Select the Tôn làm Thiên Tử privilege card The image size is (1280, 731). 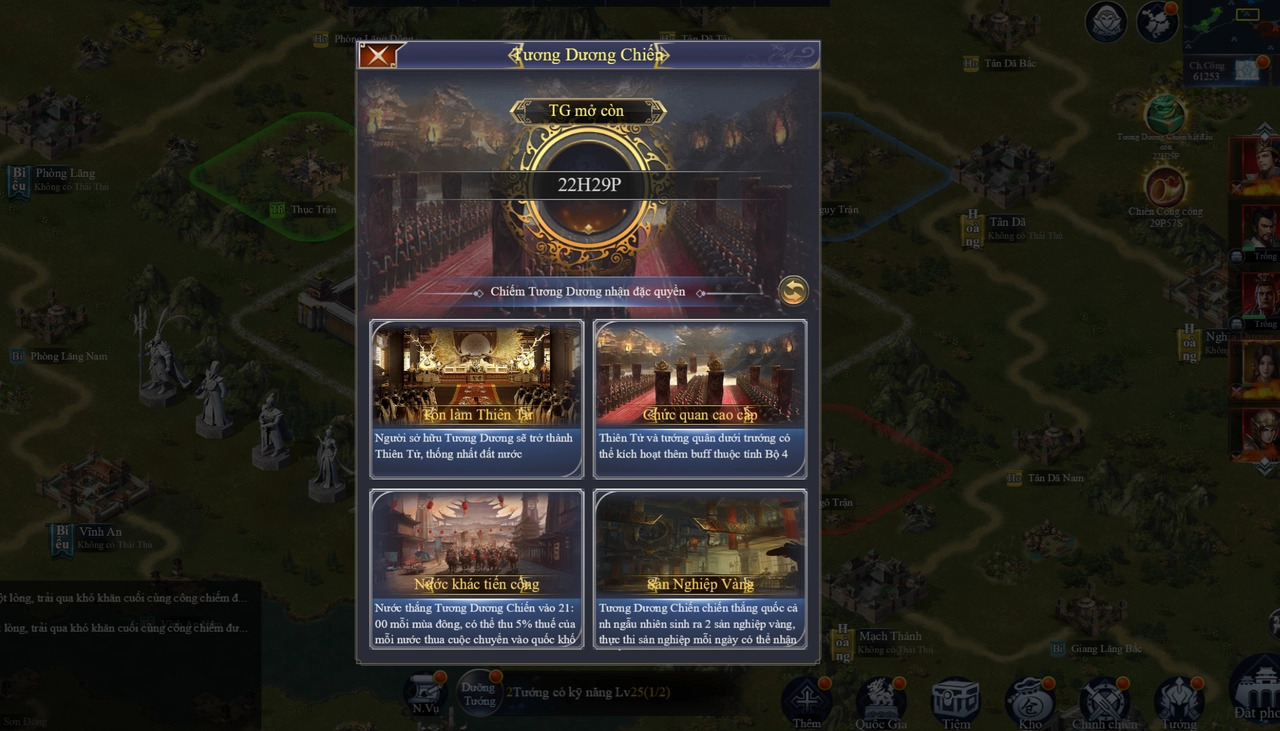(477, 398)
